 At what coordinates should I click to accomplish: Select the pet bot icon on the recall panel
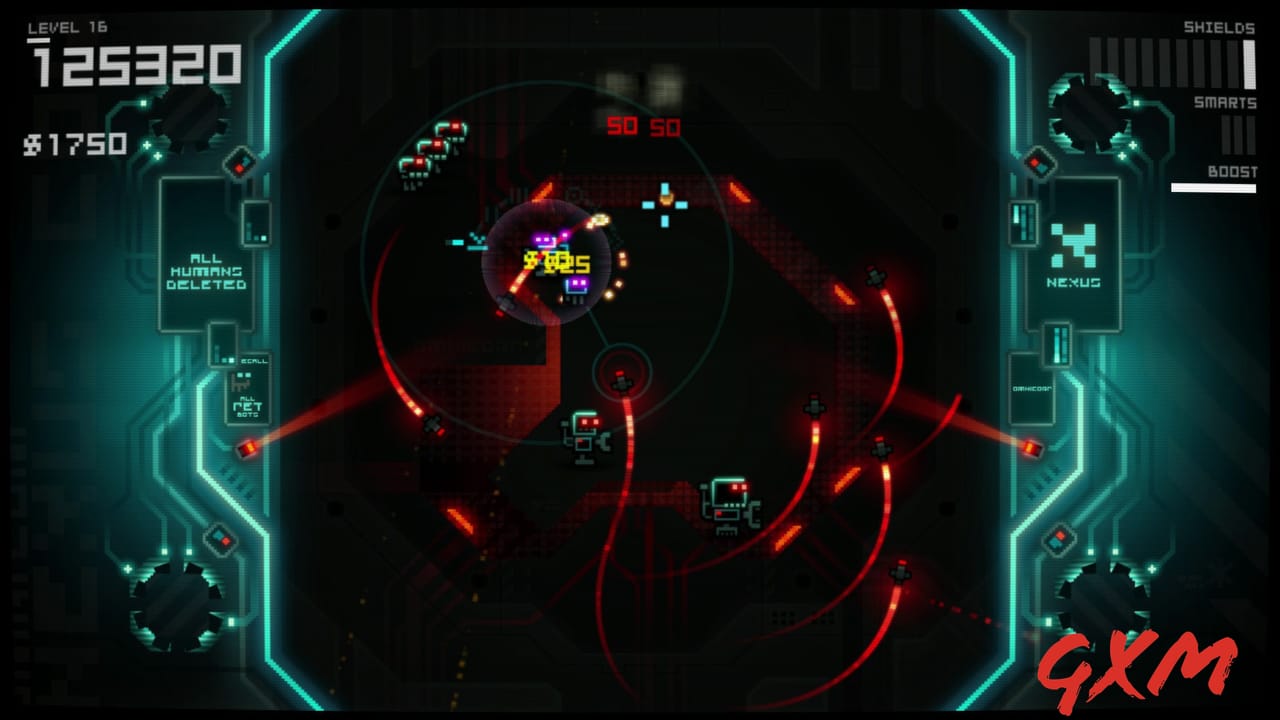(x=243, y=383)
